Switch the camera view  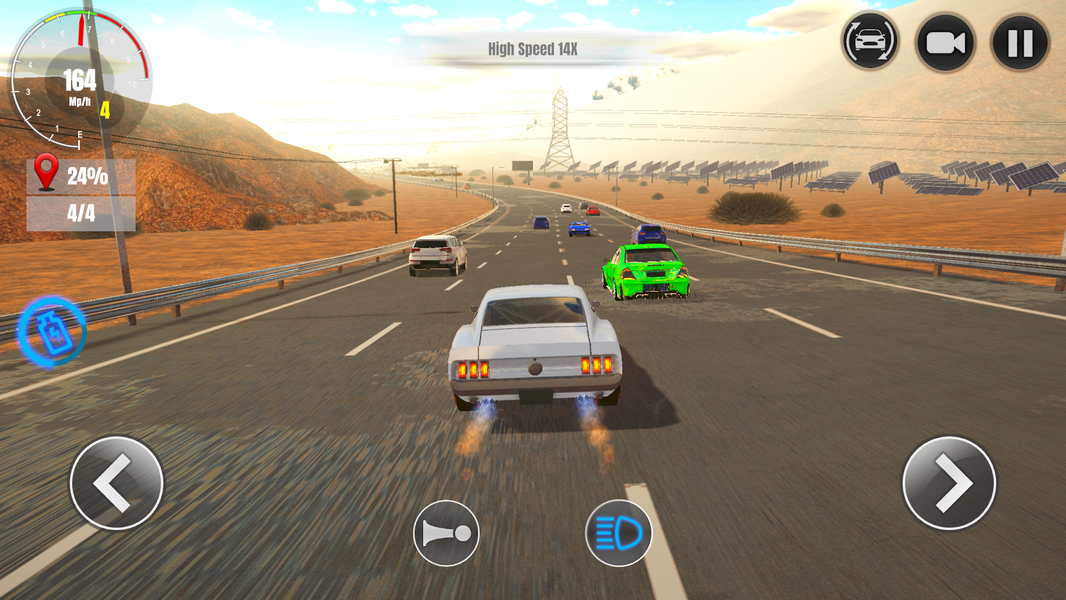[x=945, y=43]
